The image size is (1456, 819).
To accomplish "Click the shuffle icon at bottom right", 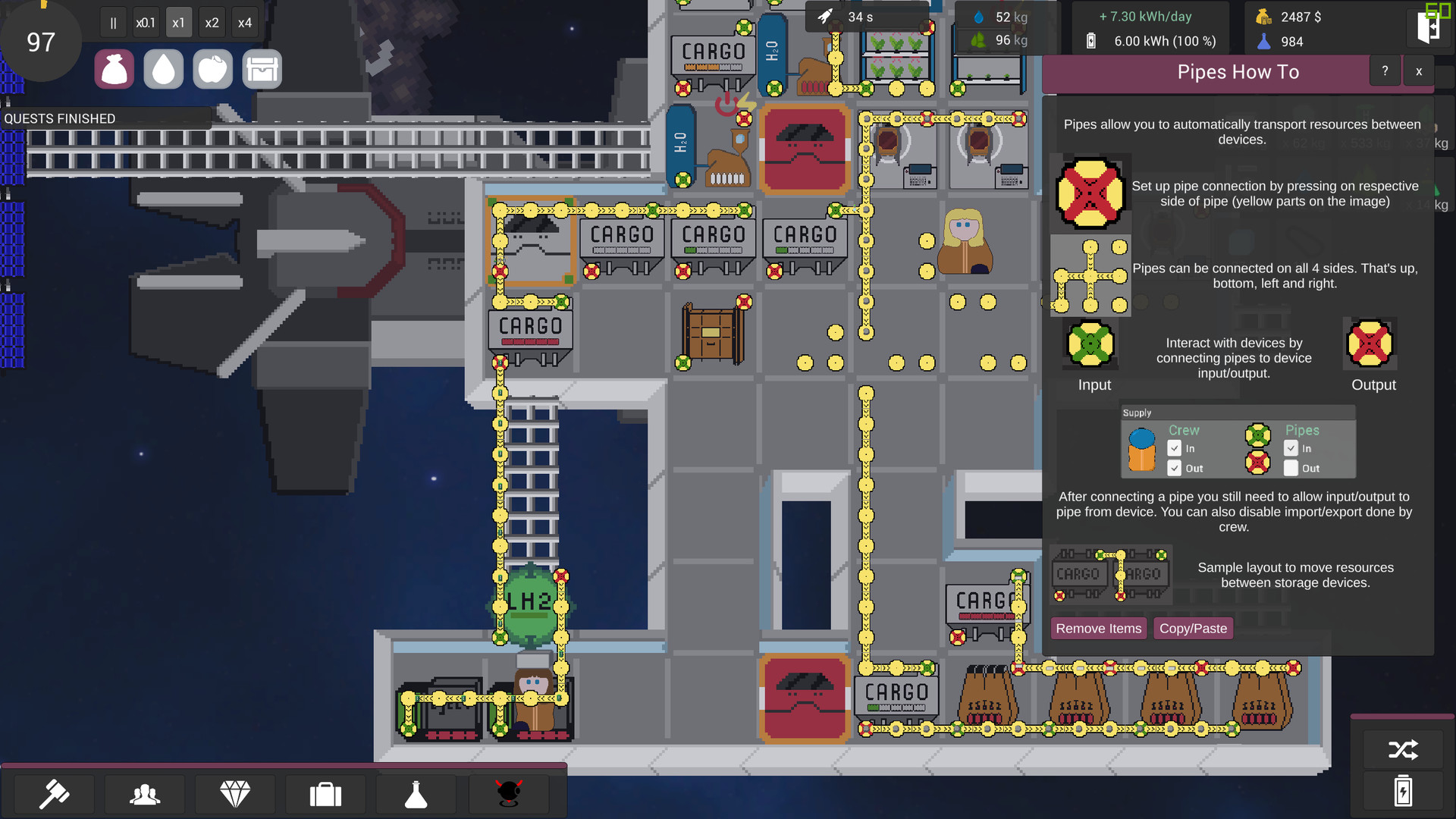I will pos(1402,750).
